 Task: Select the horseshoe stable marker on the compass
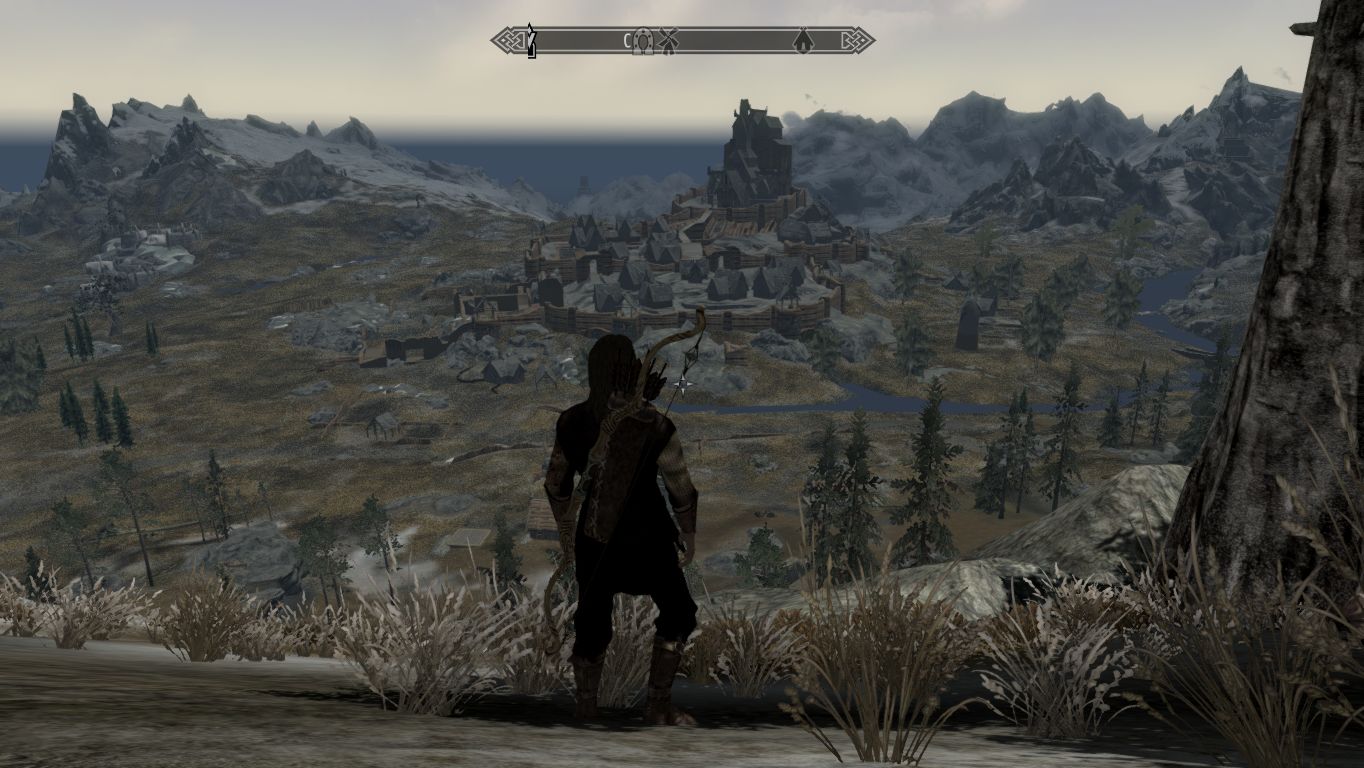pyautogui.click(x=645, y=41)
